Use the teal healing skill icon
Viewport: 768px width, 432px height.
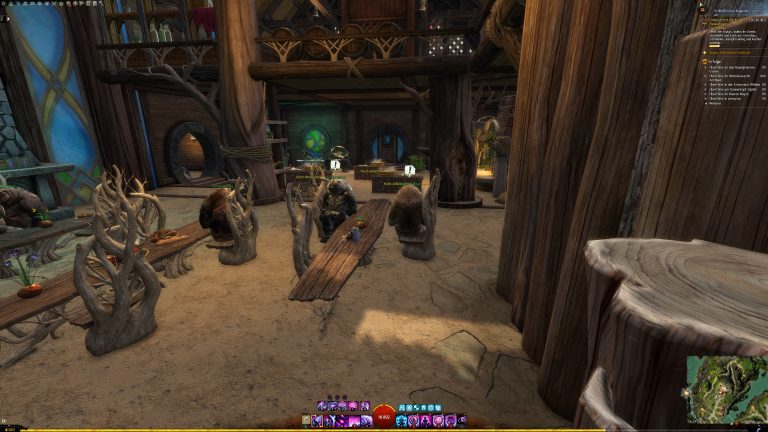click(402, 421)
